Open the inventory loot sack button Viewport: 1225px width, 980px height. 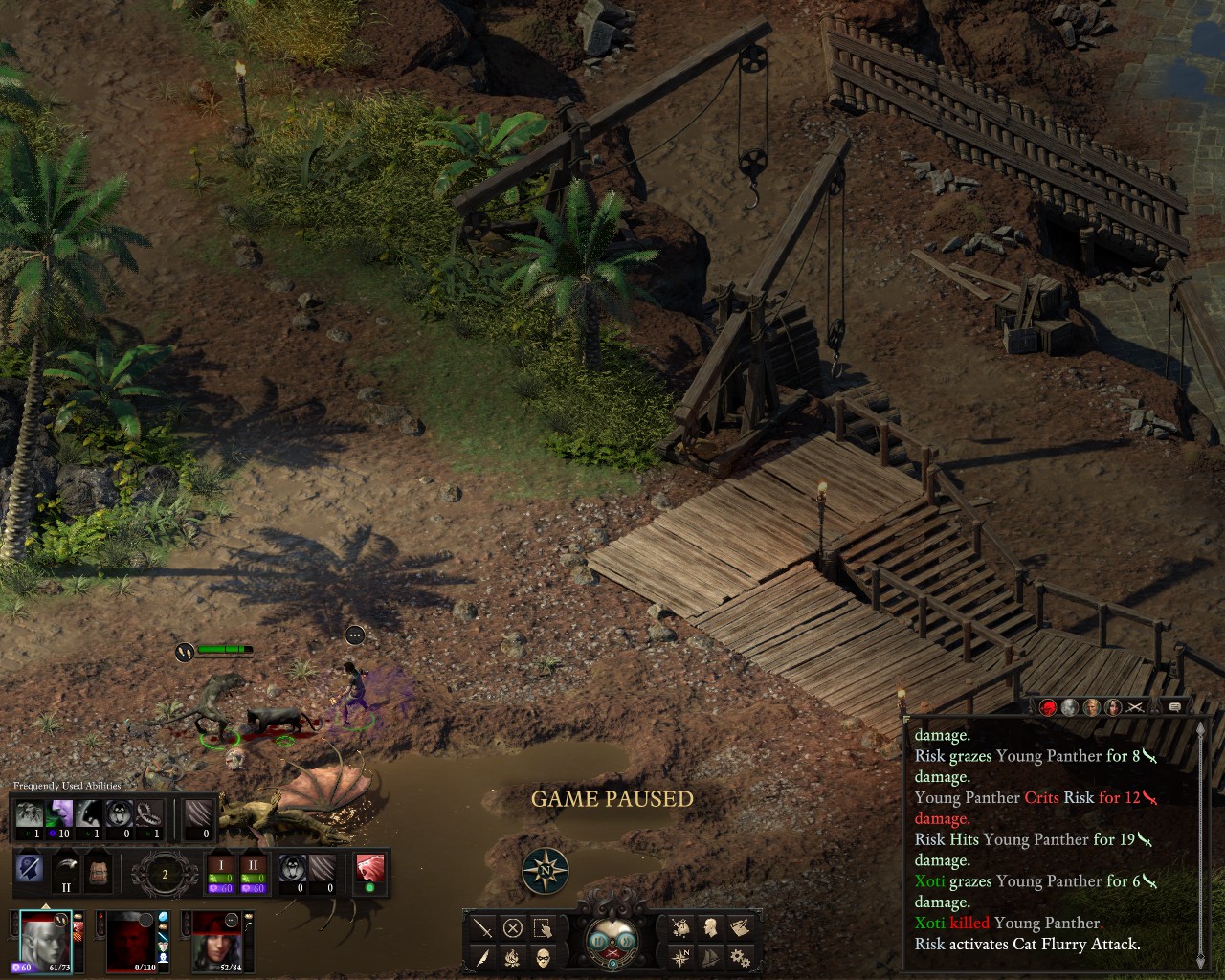[681, 926]
